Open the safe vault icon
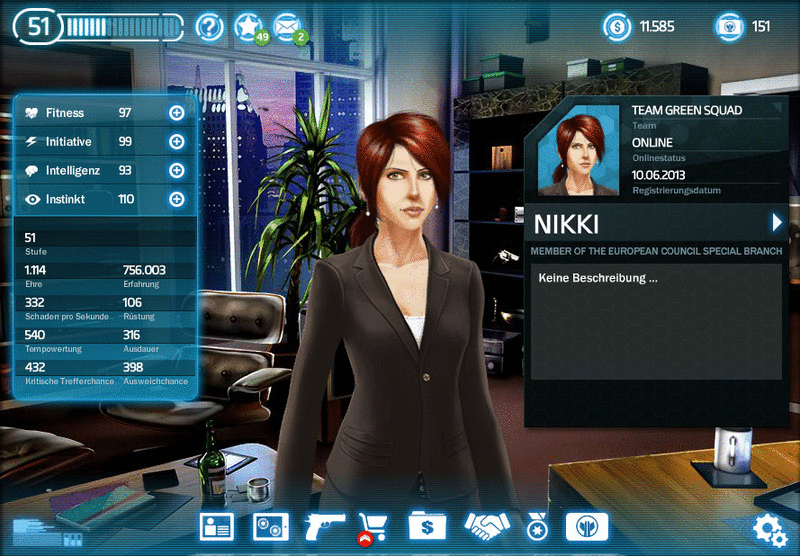Screen dimensions: 800x556 (x=269, y=526)
